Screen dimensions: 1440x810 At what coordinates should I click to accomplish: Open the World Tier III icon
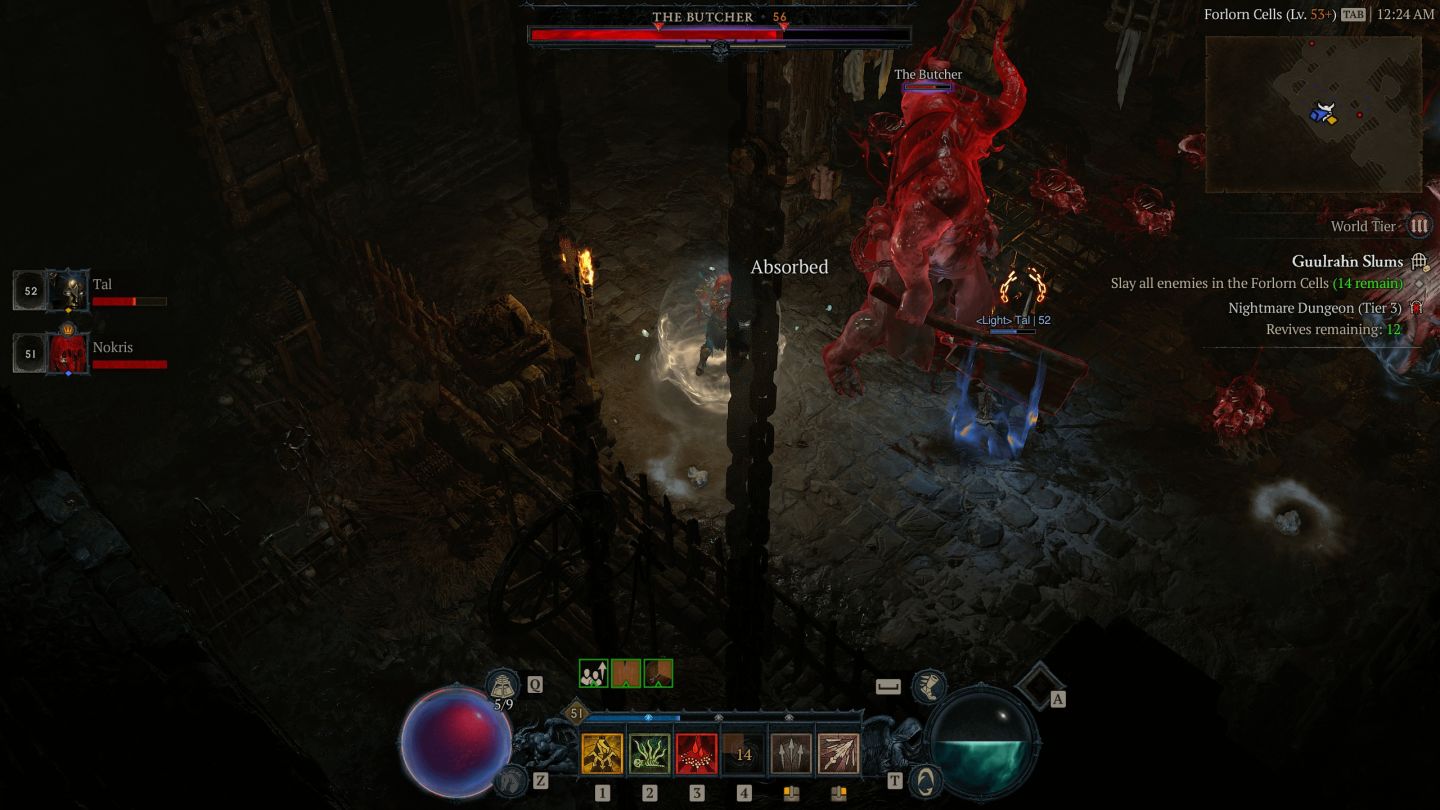[1419, 226]
